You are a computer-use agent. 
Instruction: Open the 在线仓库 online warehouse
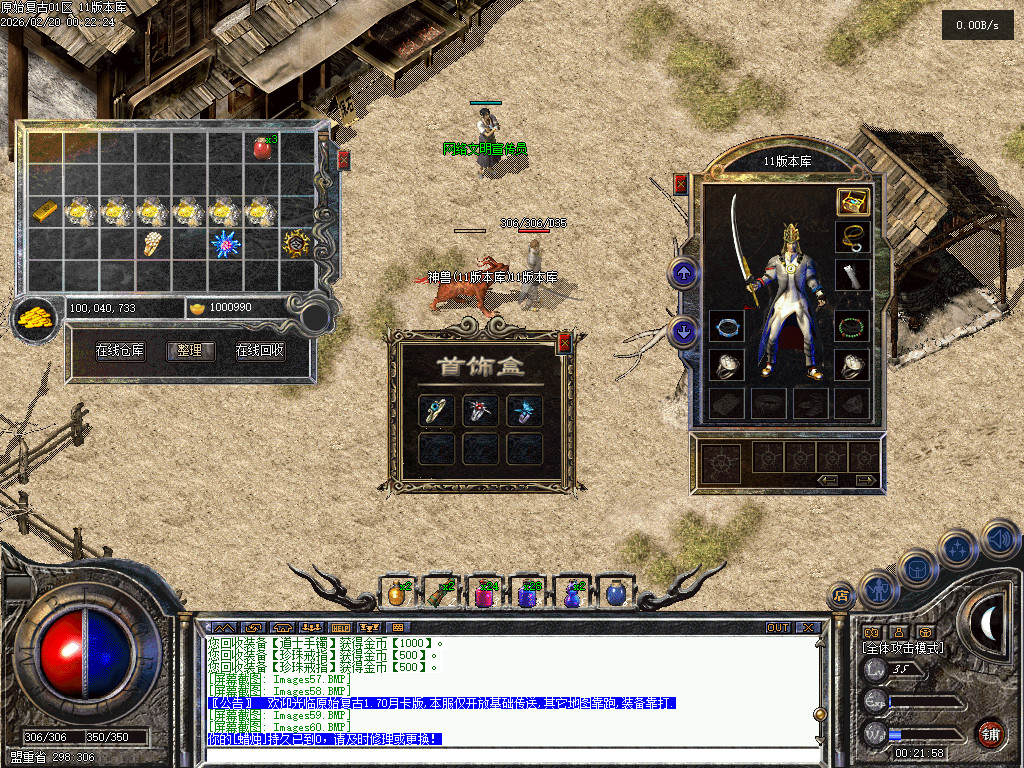(x=120, y=351)
